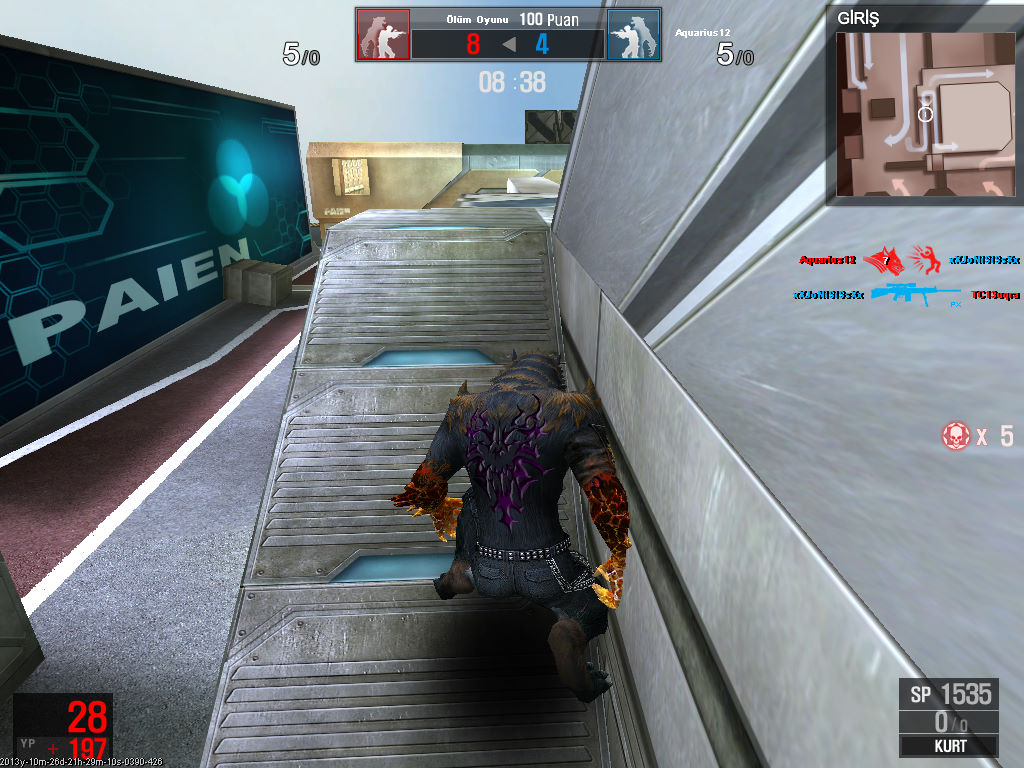Click the red skull kill-streak icon

tap(956, 435)
